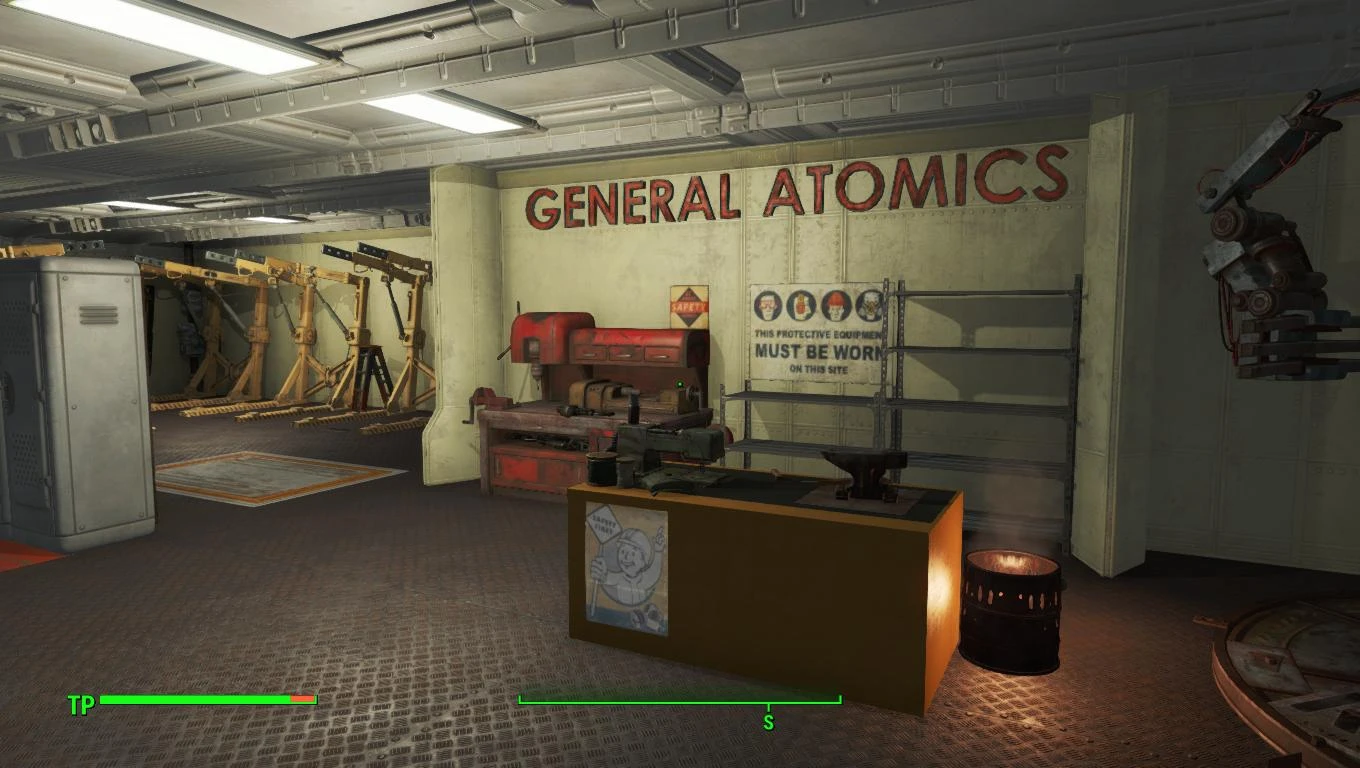This screenshot has height=768, width=1360.
Task: Click the machine gun lying on the counter
Action: click(x=670, y=445)
